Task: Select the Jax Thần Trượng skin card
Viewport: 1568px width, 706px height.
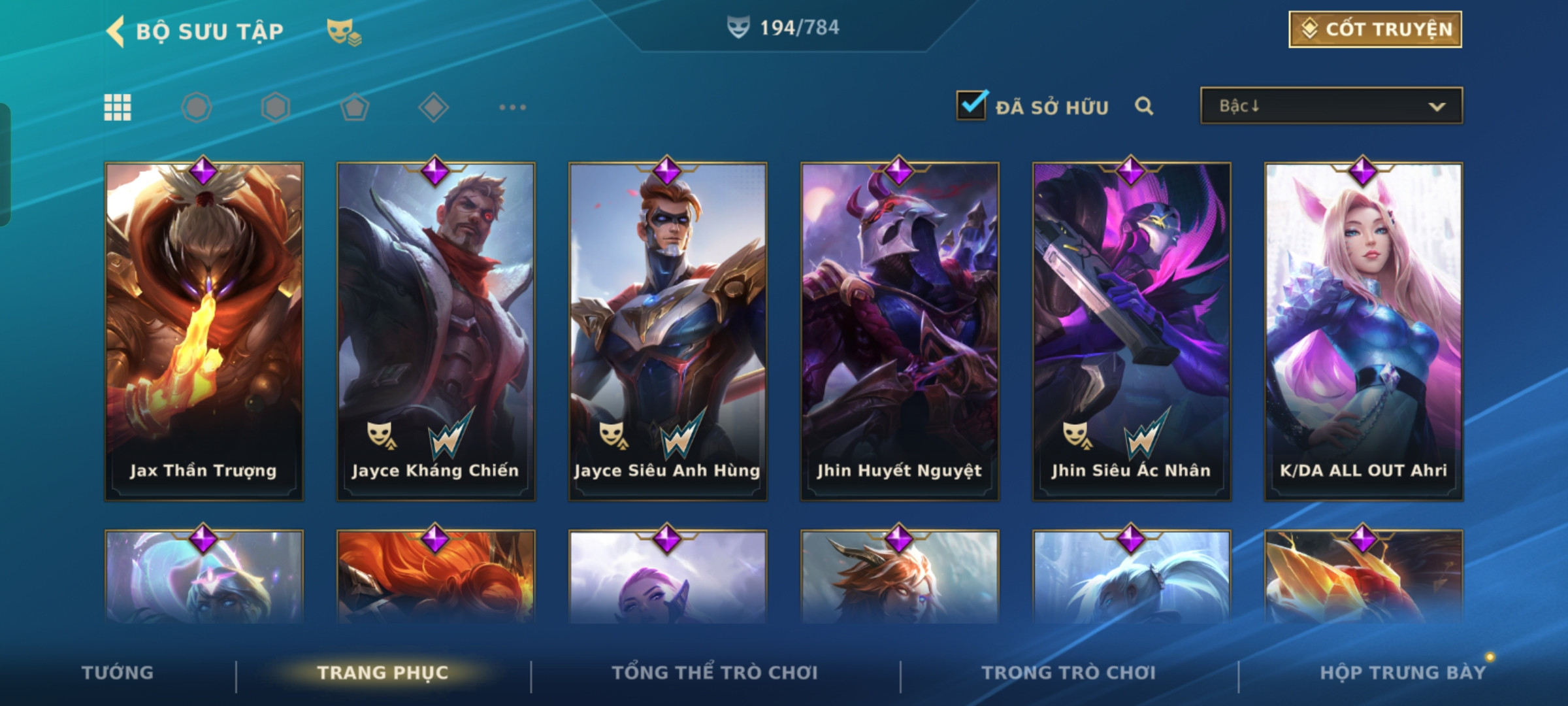Action: pos(204,331)
